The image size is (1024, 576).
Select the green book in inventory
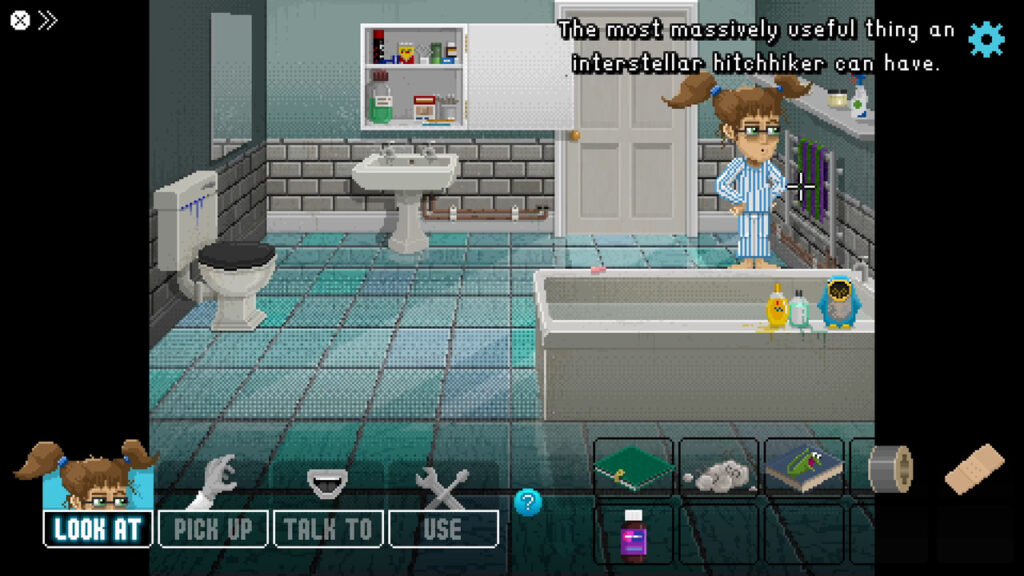633,468
